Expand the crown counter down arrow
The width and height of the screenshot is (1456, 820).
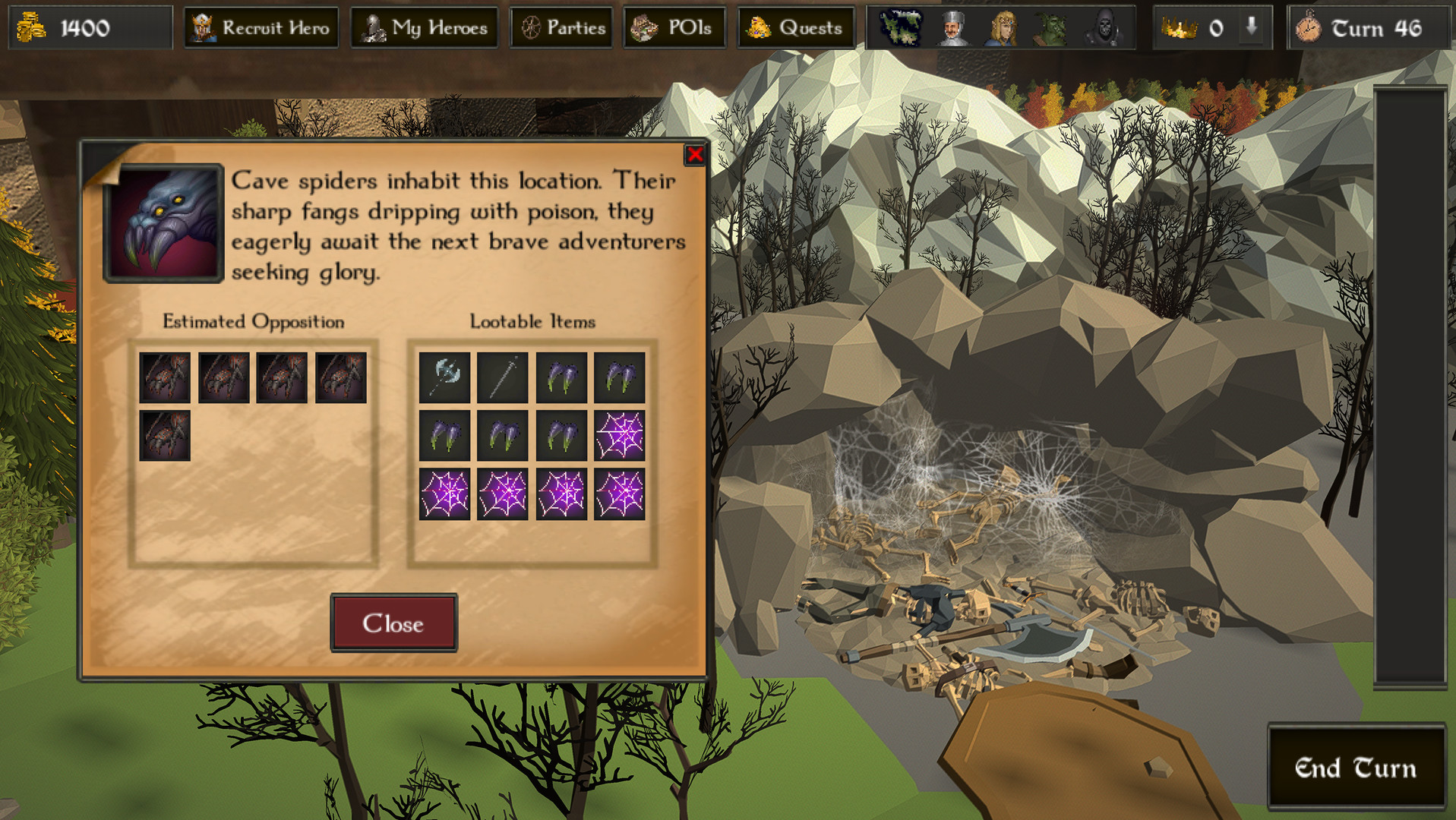(x=1249, y=27)
